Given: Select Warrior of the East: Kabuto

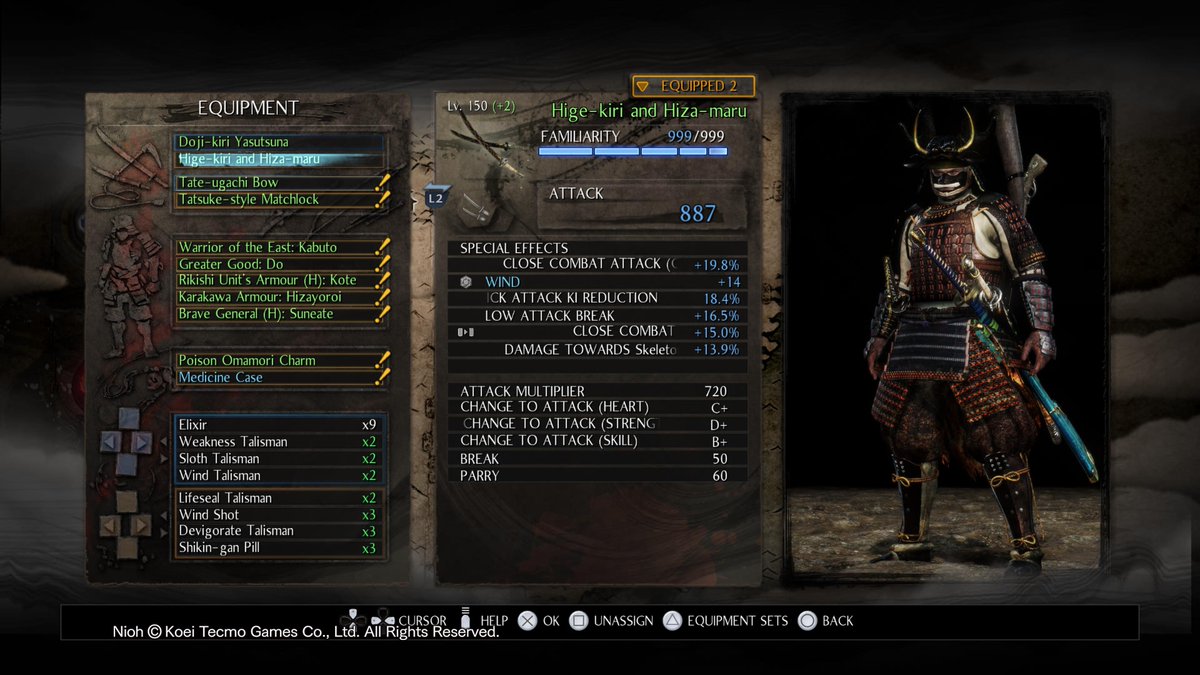Looking at the screenshot, I should (279, 247).
